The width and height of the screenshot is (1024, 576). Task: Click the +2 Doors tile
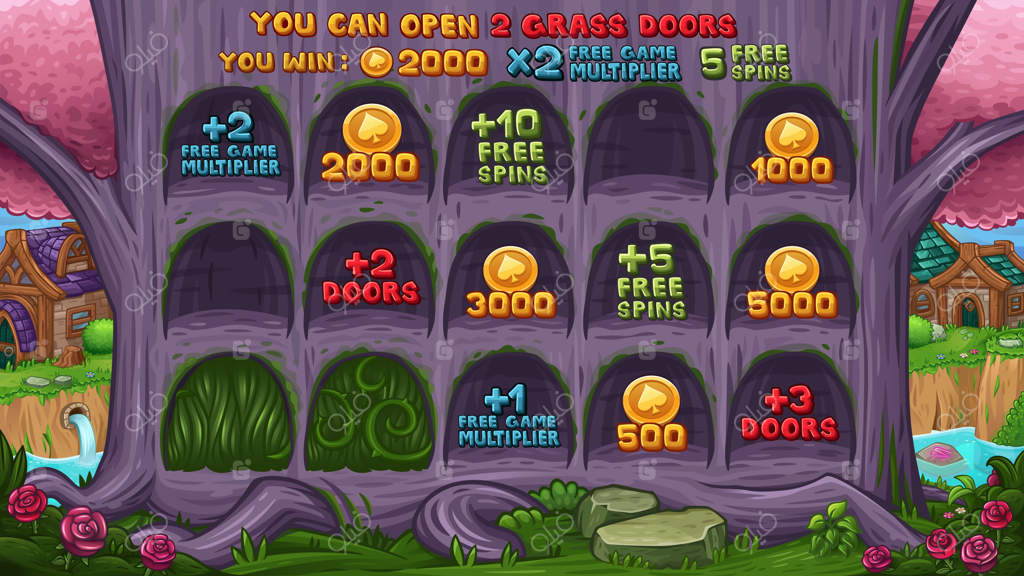pyautogui.click(x=369, y=279)
